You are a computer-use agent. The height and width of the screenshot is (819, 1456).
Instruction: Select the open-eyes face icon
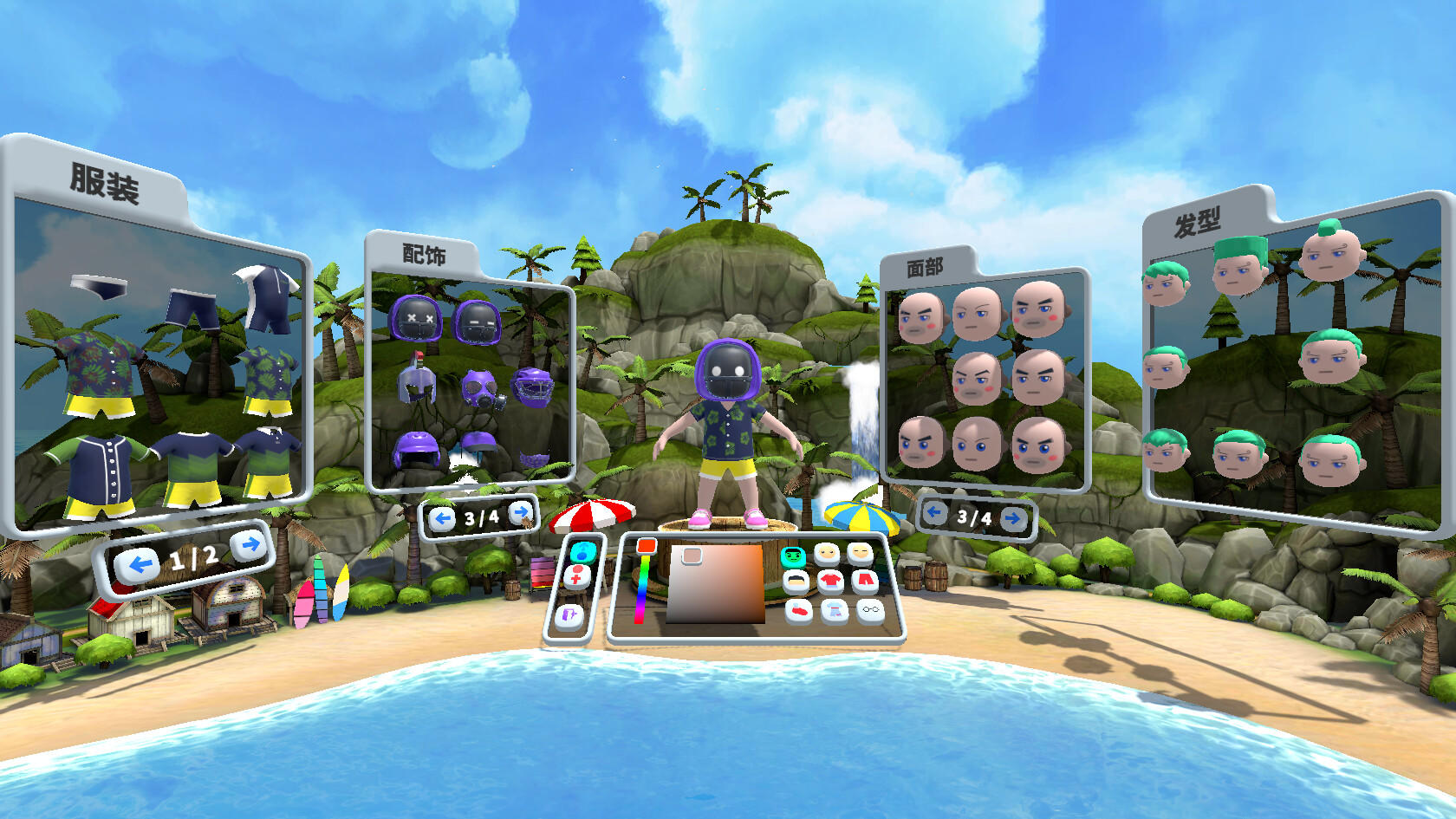click(x=825, y=554)
